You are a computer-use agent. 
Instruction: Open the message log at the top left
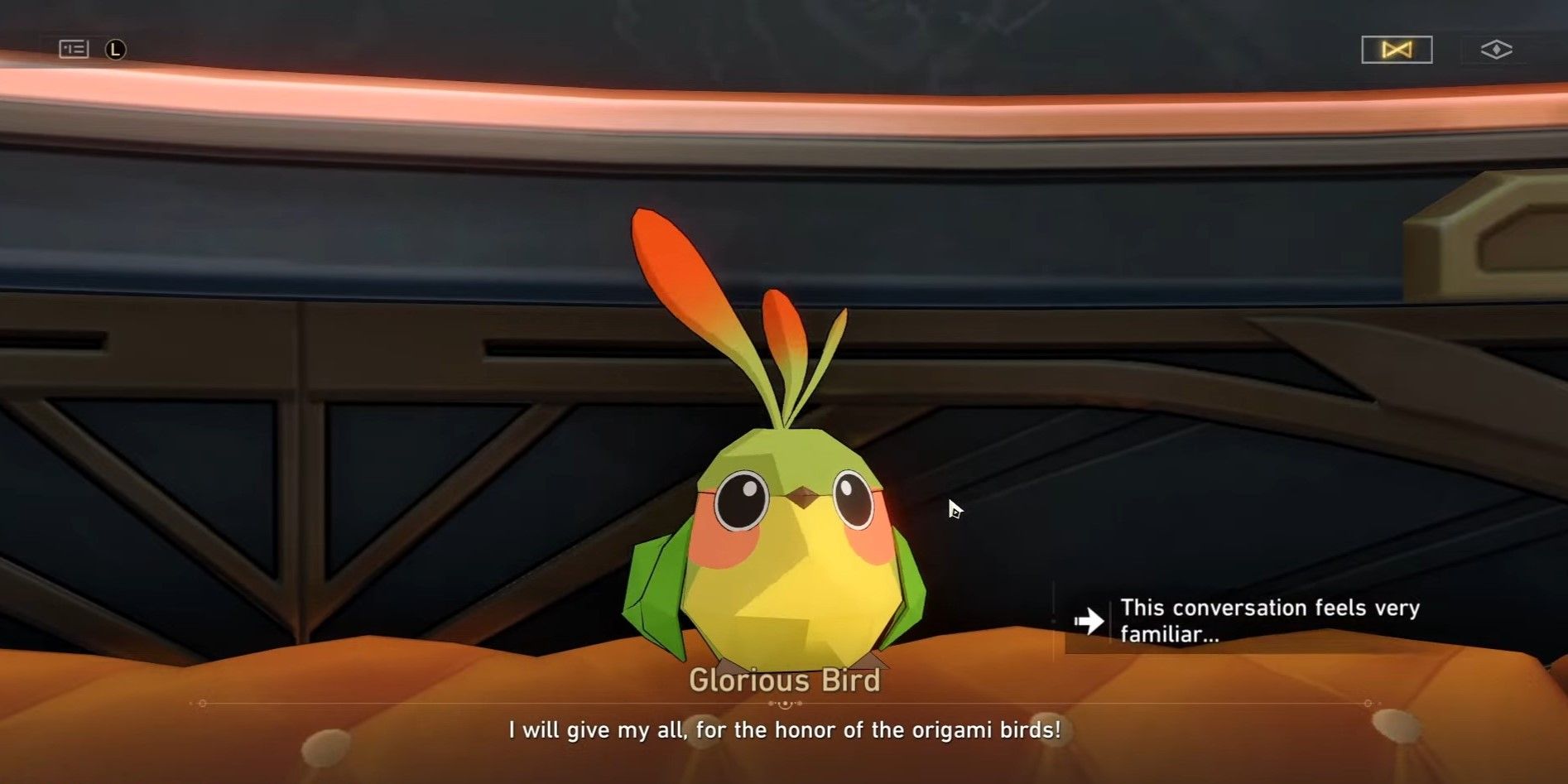(73, 49)
